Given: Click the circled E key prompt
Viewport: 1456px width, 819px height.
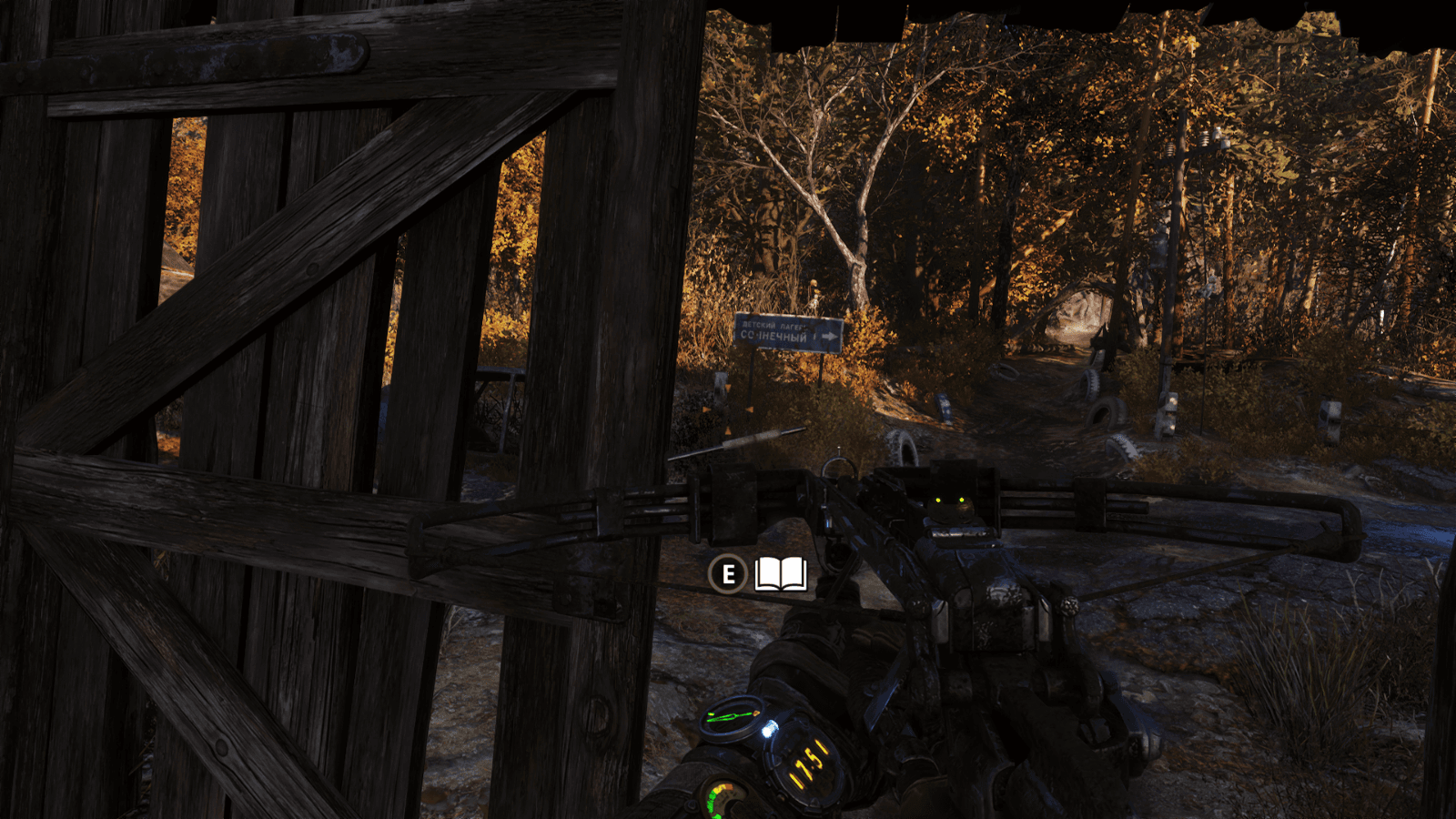Looking at the screenshot, I should coord(727,575).
